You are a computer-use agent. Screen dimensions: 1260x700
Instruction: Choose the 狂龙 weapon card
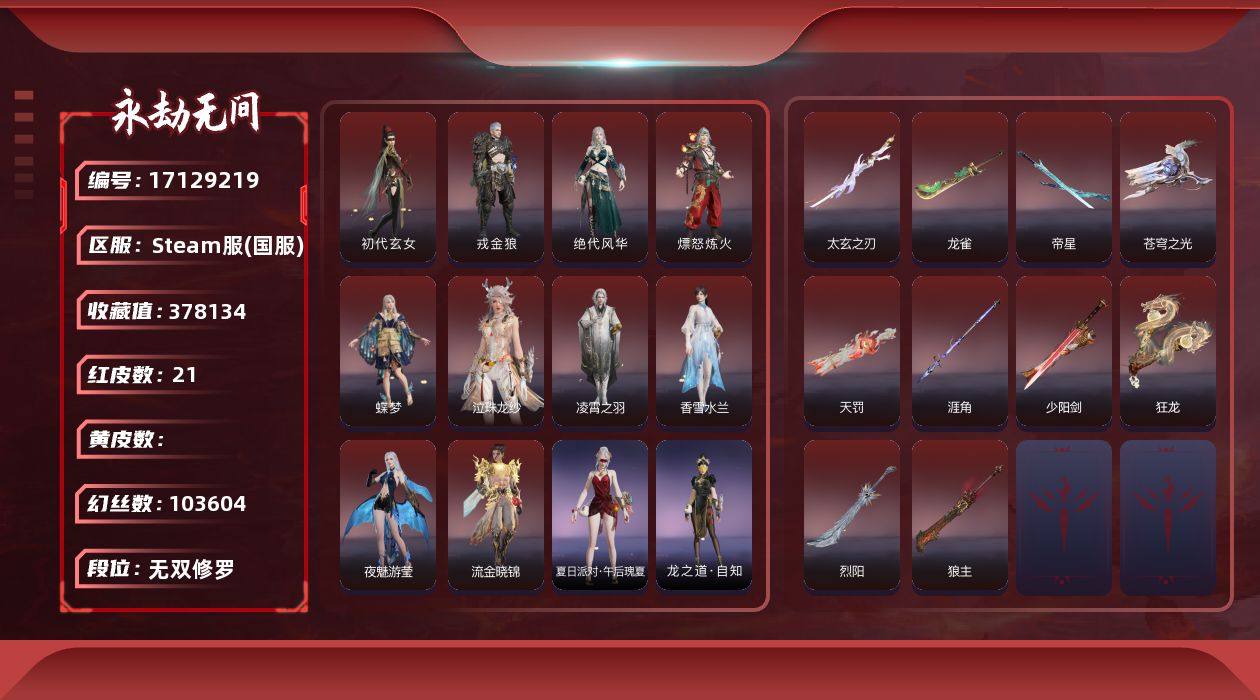point(1168,351)
